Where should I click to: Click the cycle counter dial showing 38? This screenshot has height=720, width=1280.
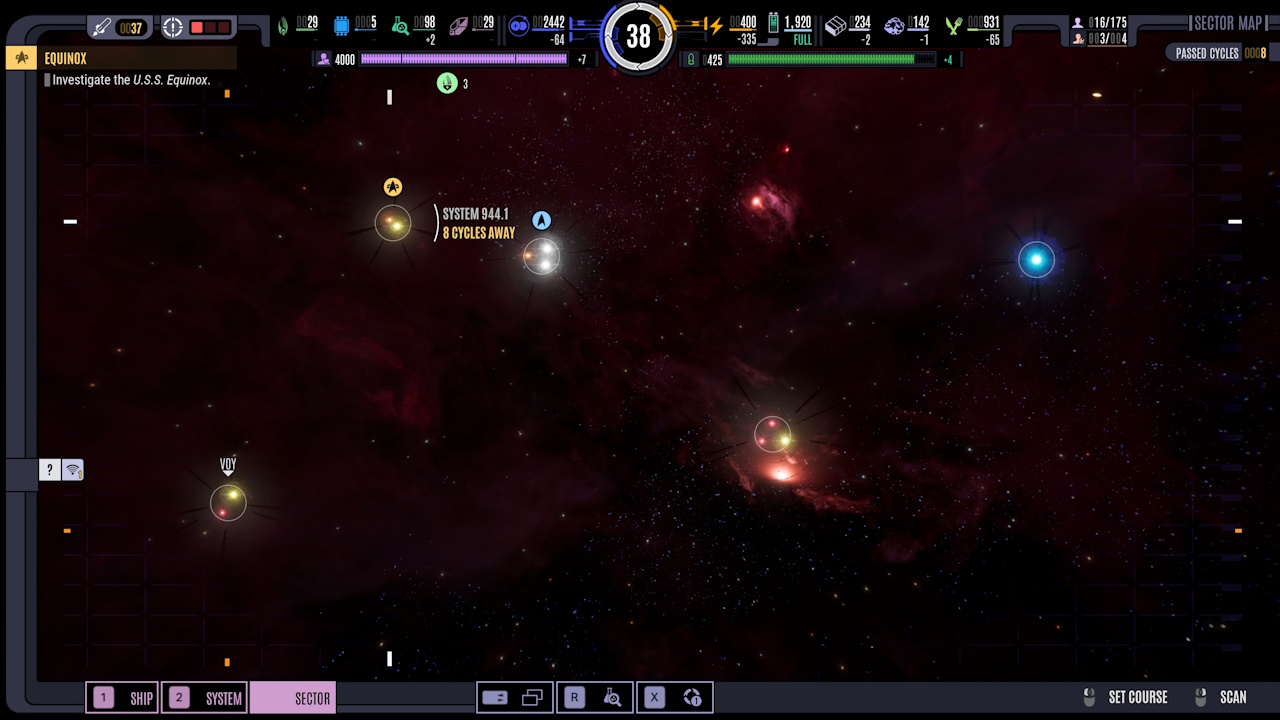click(x=638, y=37)
